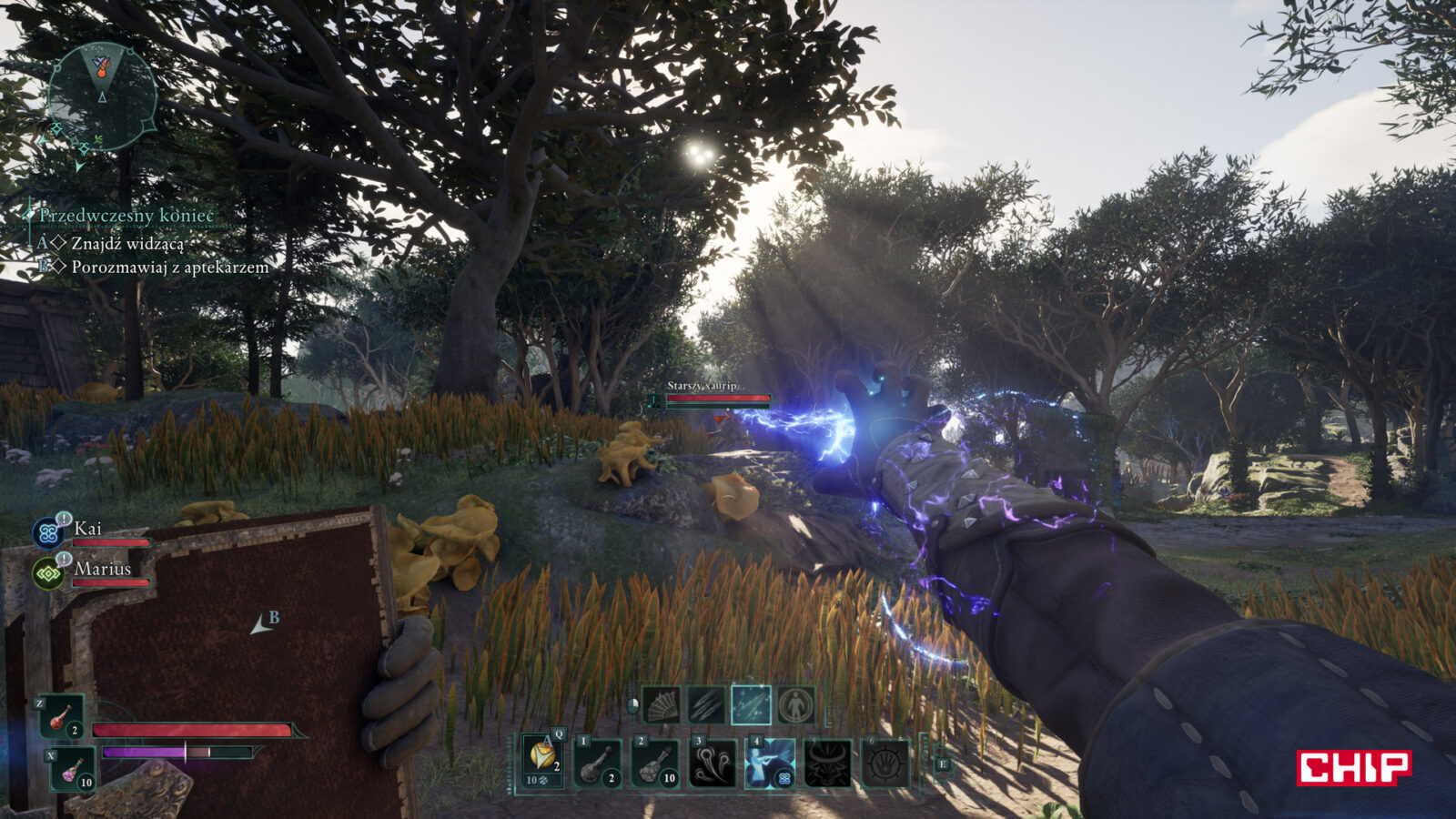Image resolution: width=1456 pixels, height=819 pixels.
Task: Select the fan-shaped spell icon
Action: click(x=662, y=705)
